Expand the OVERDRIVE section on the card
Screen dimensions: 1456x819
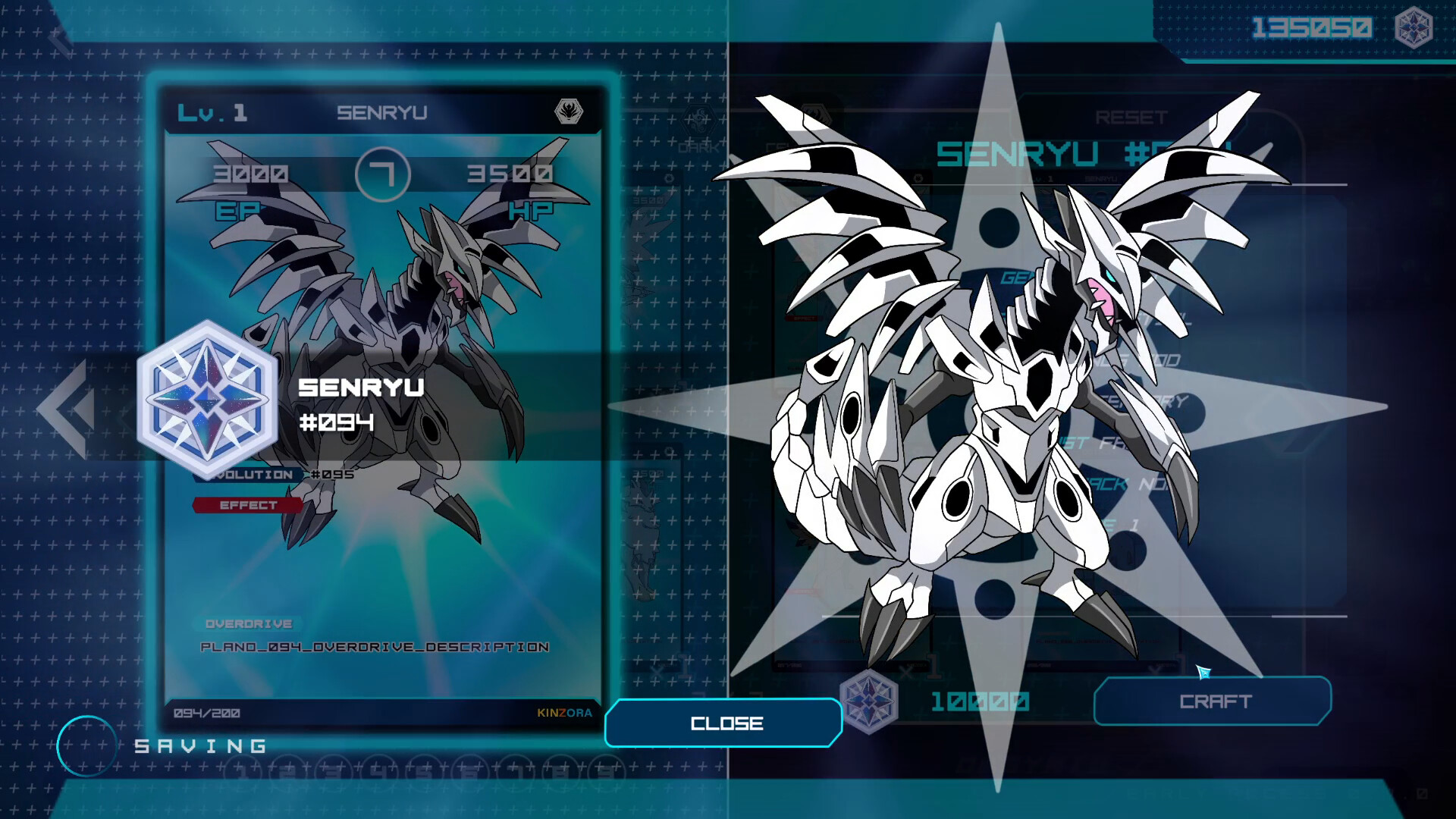coord(248,624)
